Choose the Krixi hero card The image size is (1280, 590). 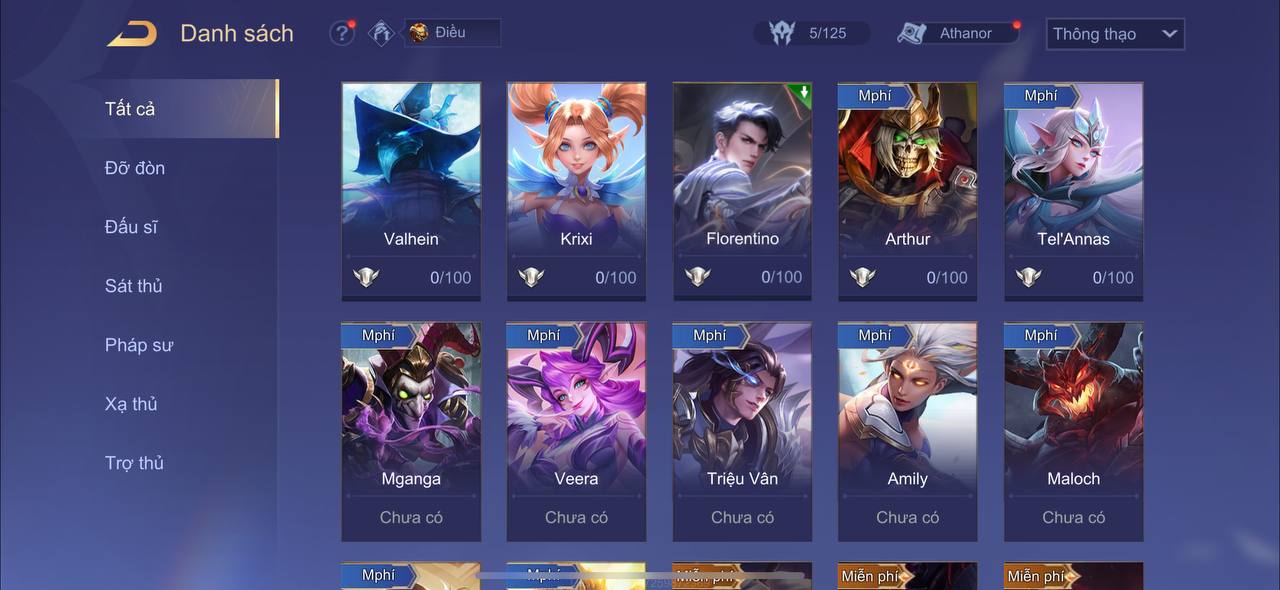point(576,190)
